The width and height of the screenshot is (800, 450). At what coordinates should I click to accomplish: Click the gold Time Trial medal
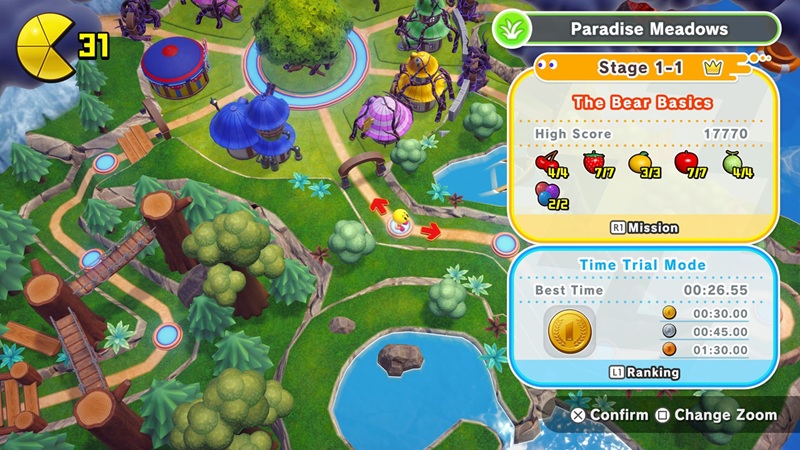click(x=570, y=331)
